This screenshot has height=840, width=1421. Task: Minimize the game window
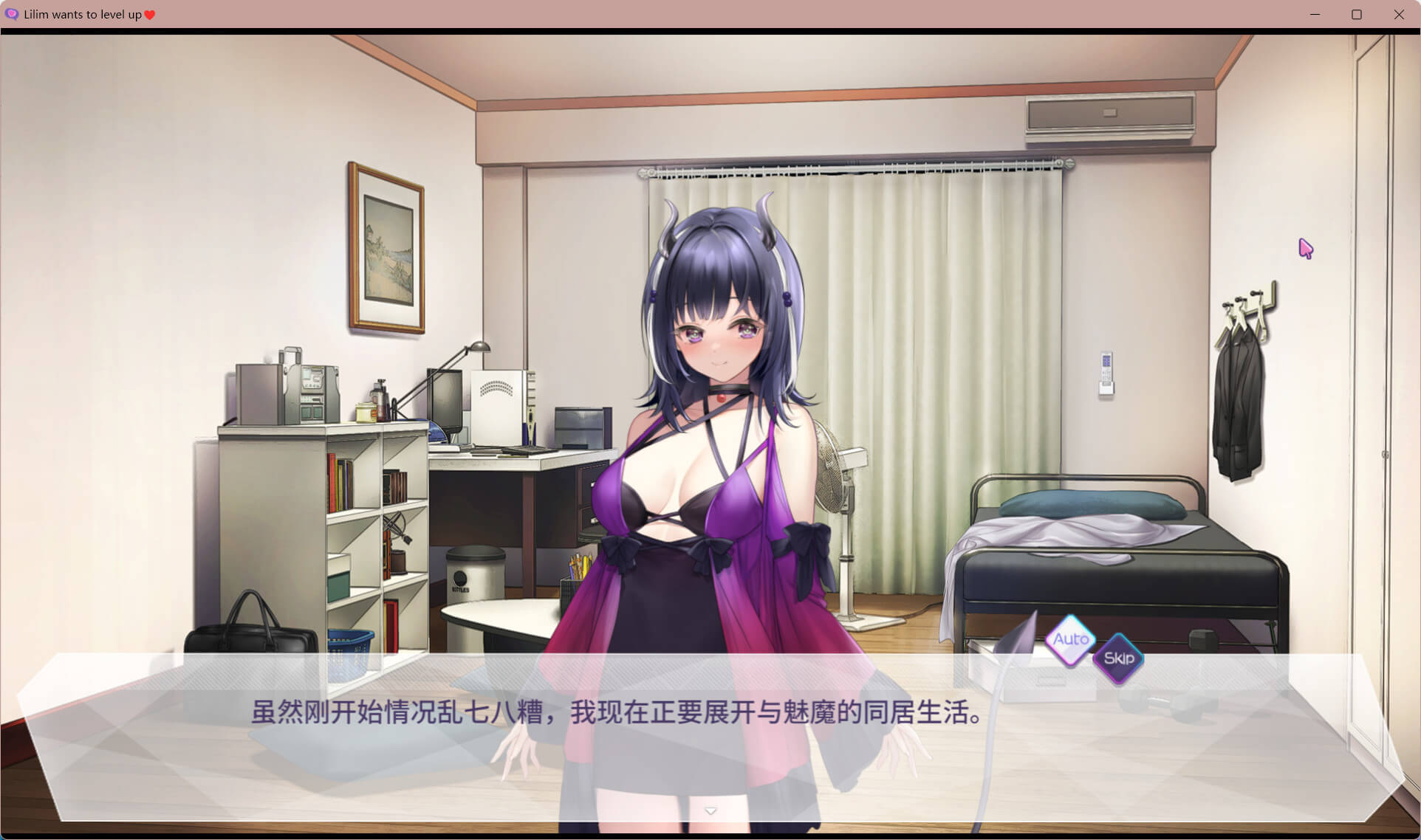(x=1315, y=14)
